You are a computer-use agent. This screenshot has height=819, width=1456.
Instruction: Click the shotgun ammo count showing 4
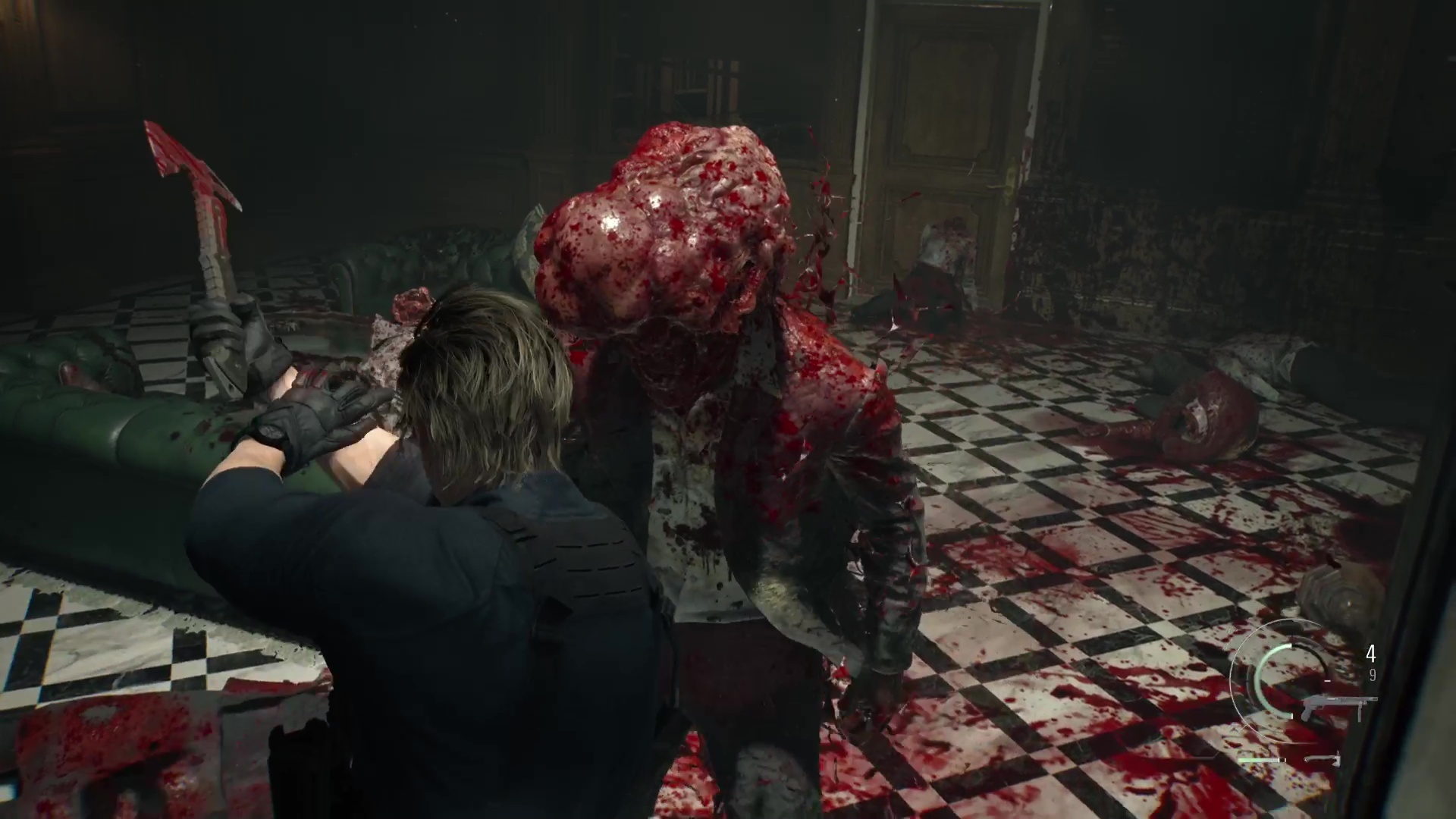[1370, 653]
